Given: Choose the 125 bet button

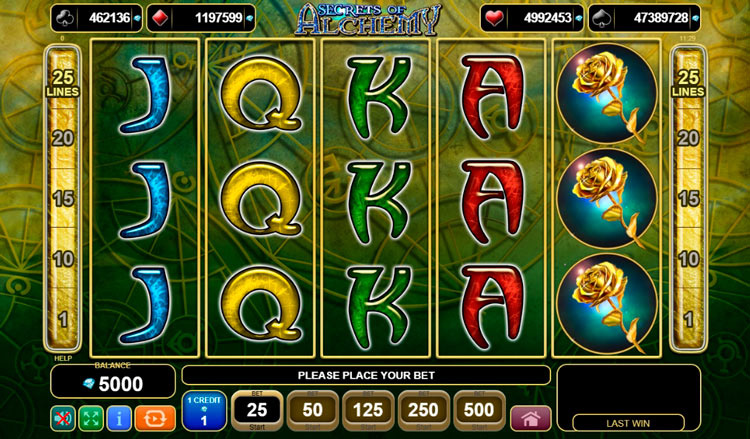Looking at the screenshot, I should (x=367, y=411).
